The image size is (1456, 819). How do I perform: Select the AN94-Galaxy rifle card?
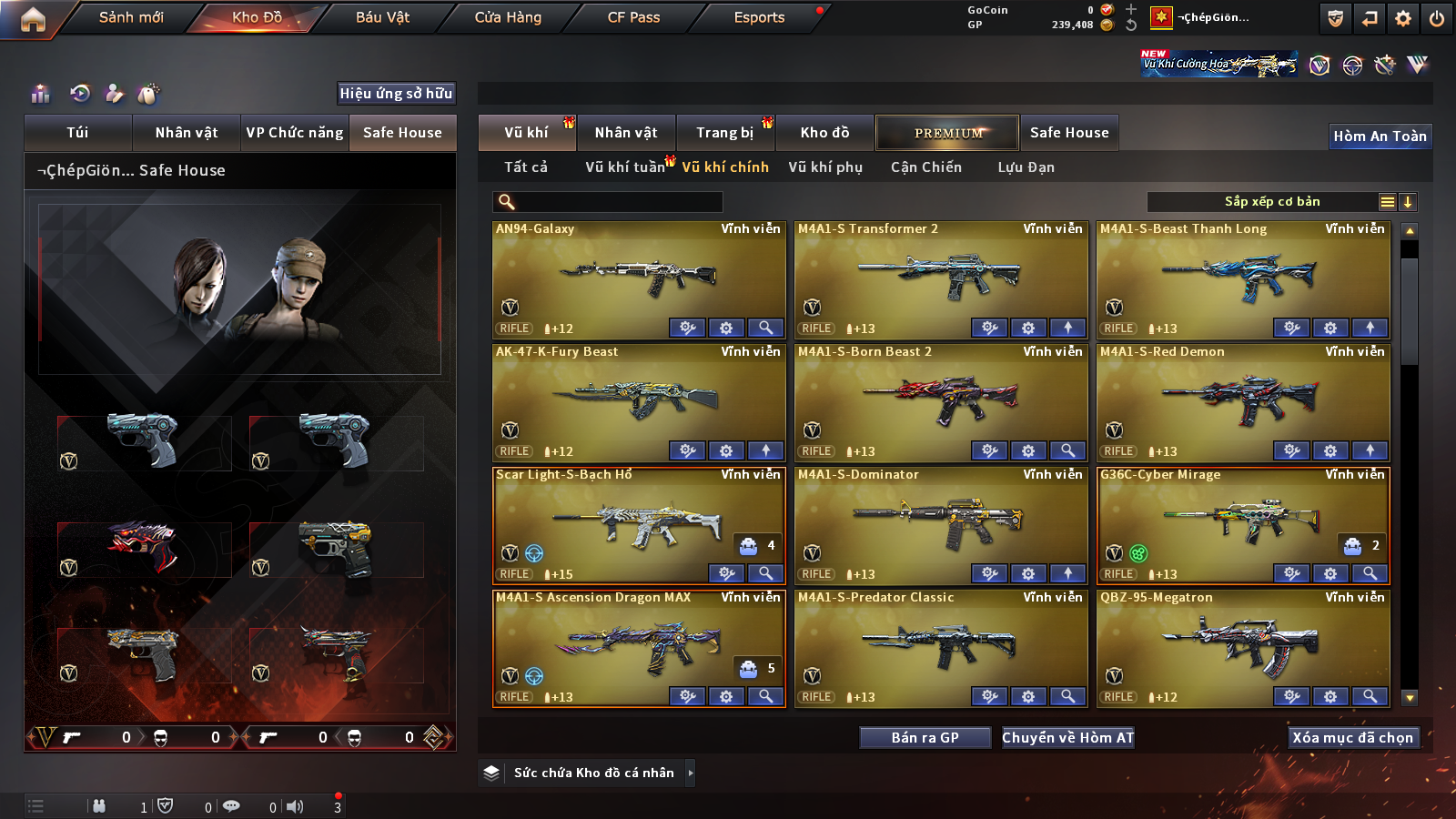638,273
